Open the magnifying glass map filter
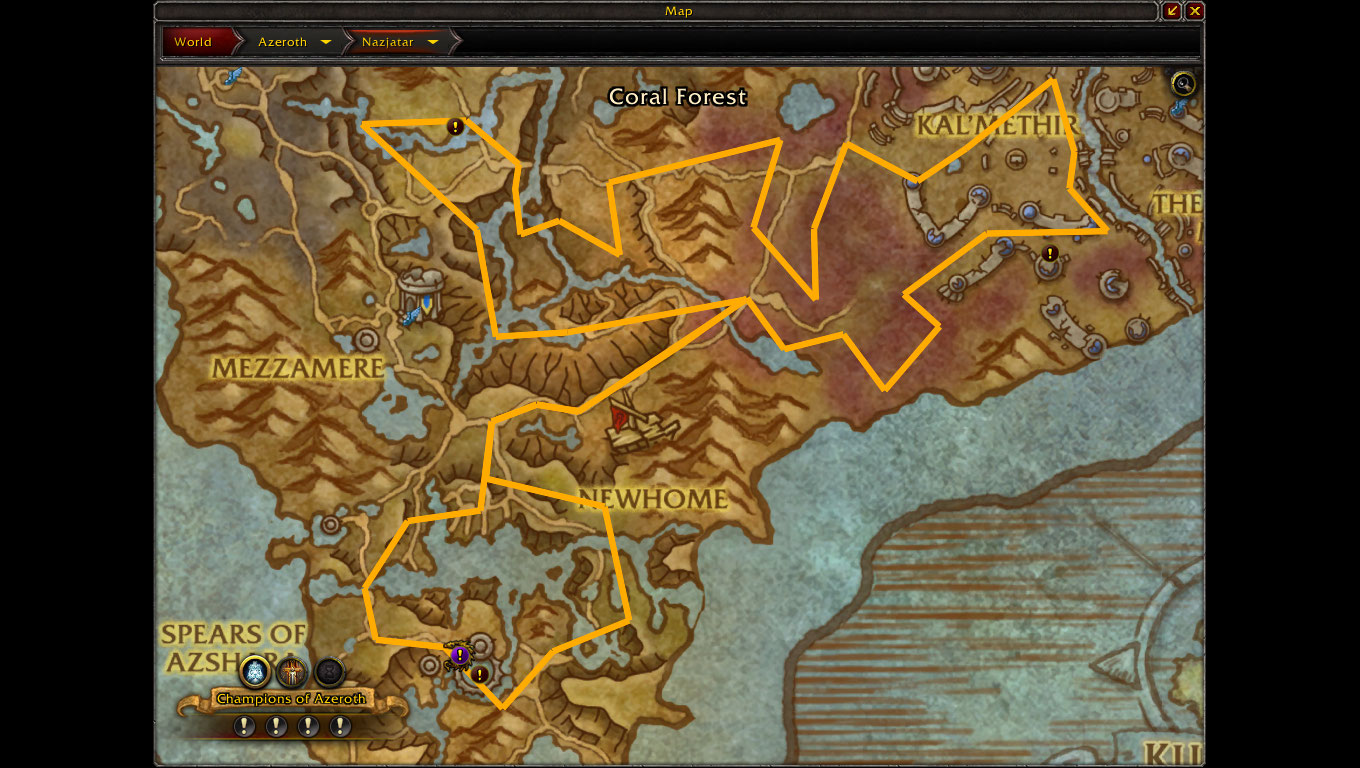 [1184, 84]
